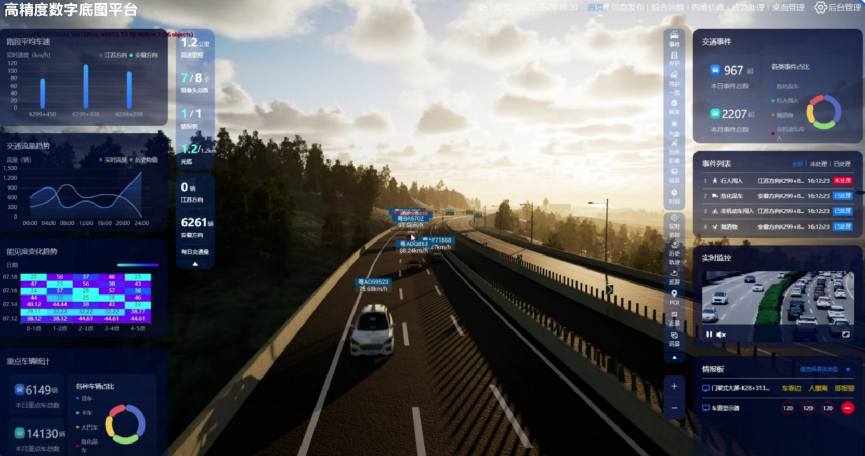Click the 事件 icon in the side toolbar
Screen dimensions: 865x456
click(x=674, y=41)
